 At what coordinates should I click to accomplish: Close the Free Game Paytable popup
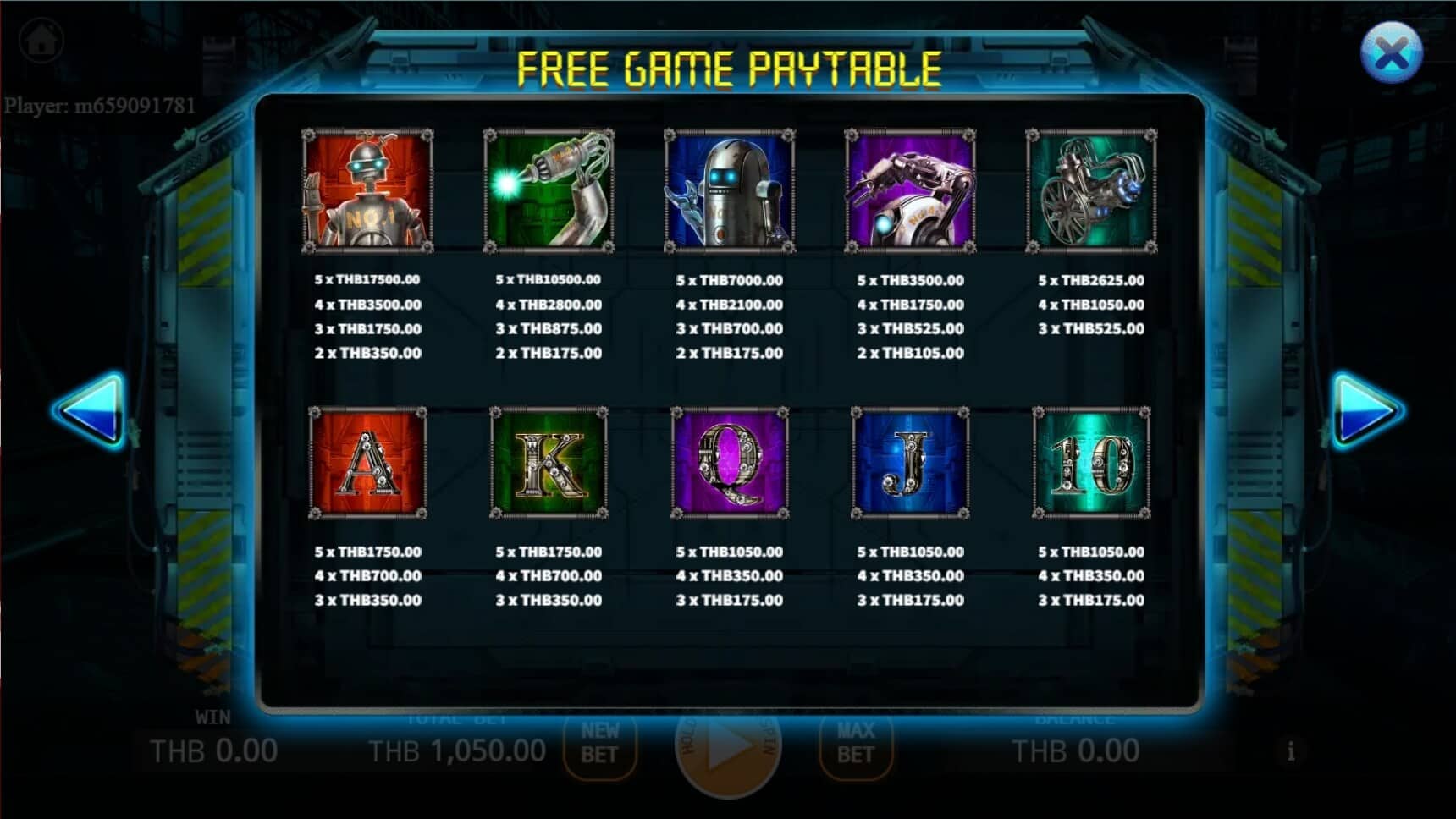point(1391,53)
